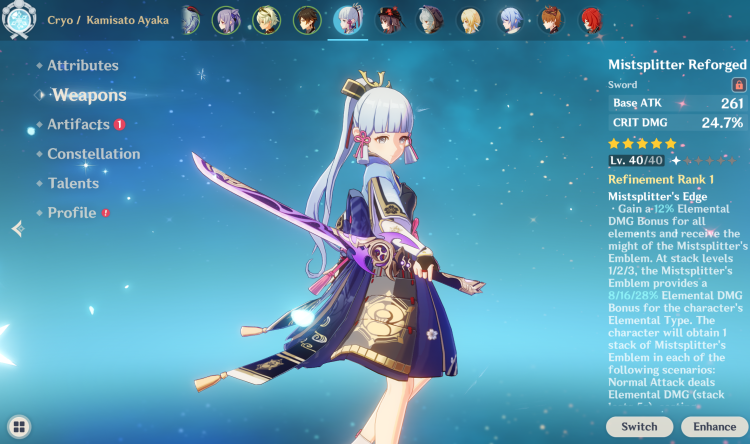
Task: Switch to the Hu Tao portrait
Action: coord(389,19)
